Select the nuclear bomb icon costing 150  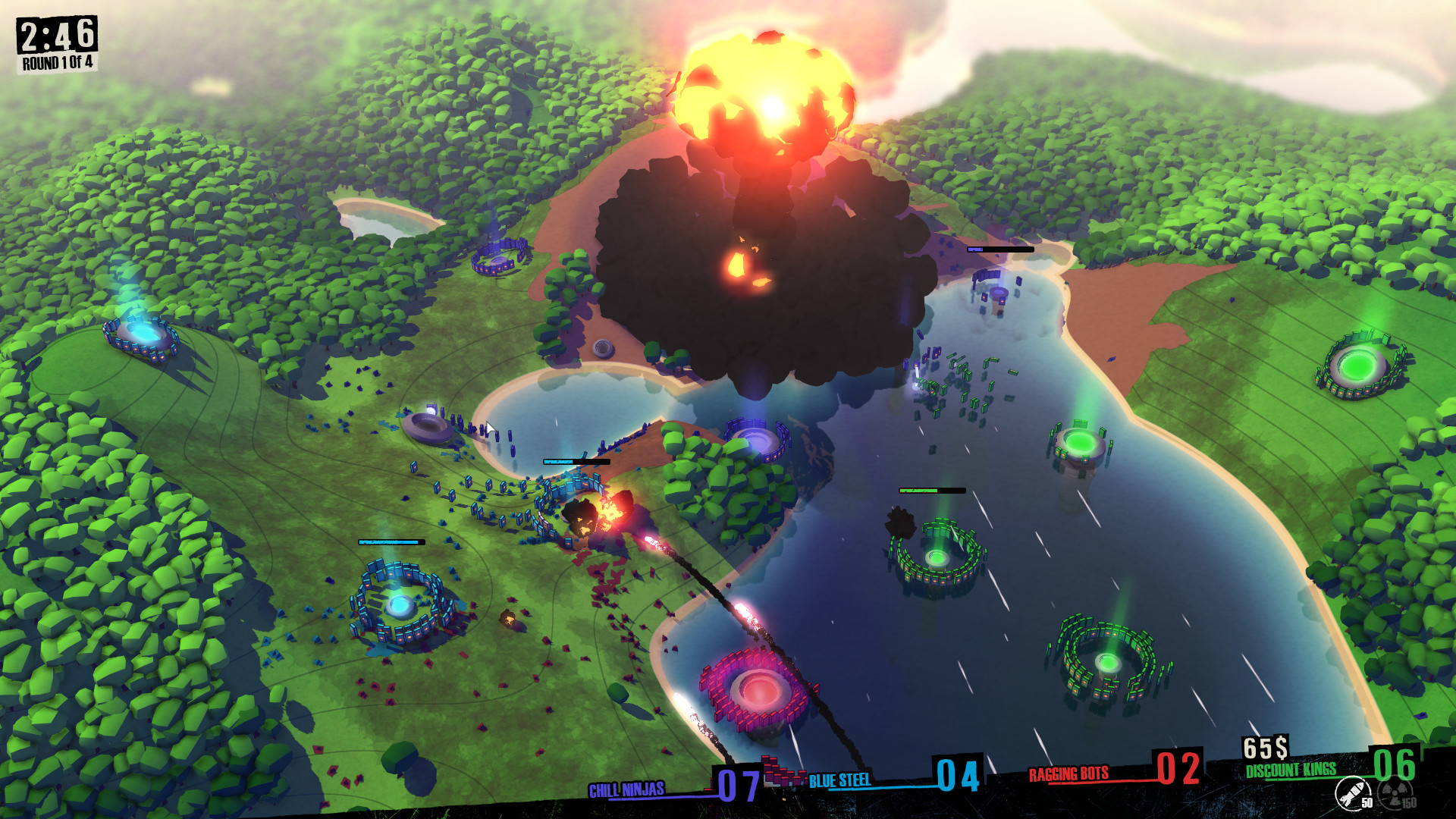(x=1395, y=794)
